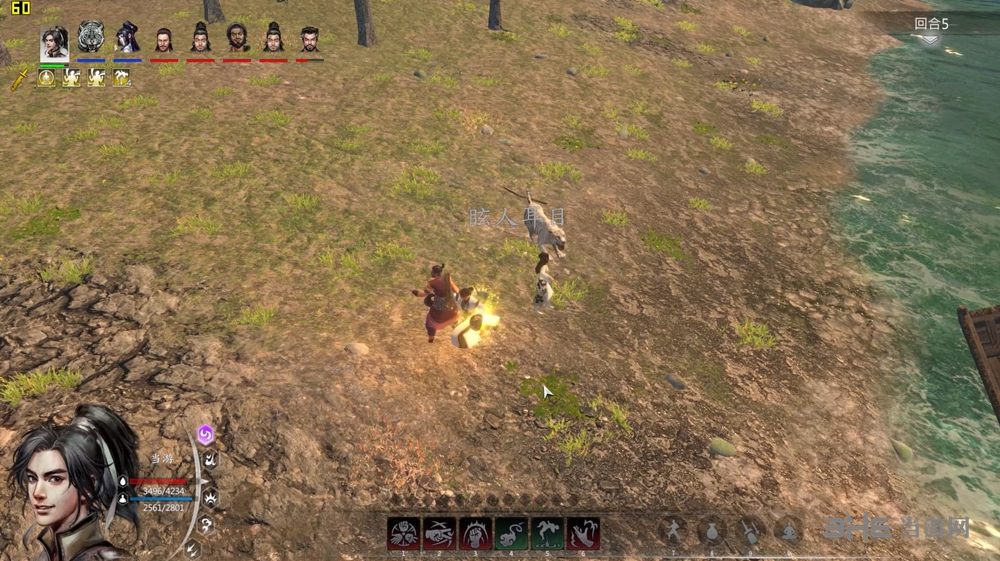
Task: Activate green skill 5 with the leaping figure
Action: pyautogui.click(x=547, y=534)
